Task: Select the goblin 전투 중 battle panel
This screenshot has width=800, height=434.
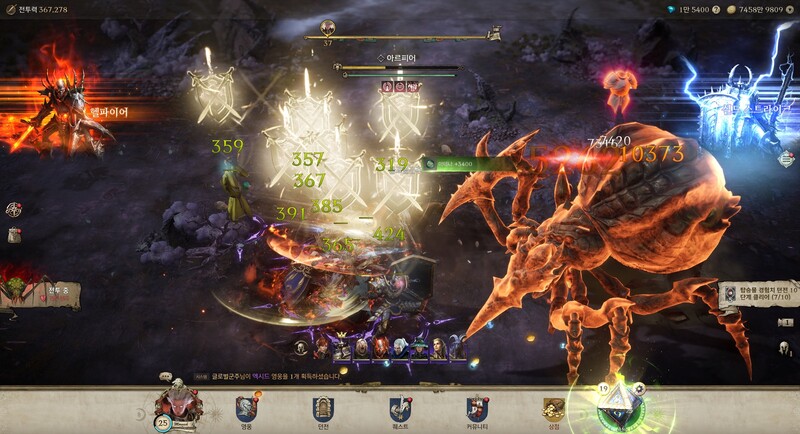Action: tap(38, 291)
